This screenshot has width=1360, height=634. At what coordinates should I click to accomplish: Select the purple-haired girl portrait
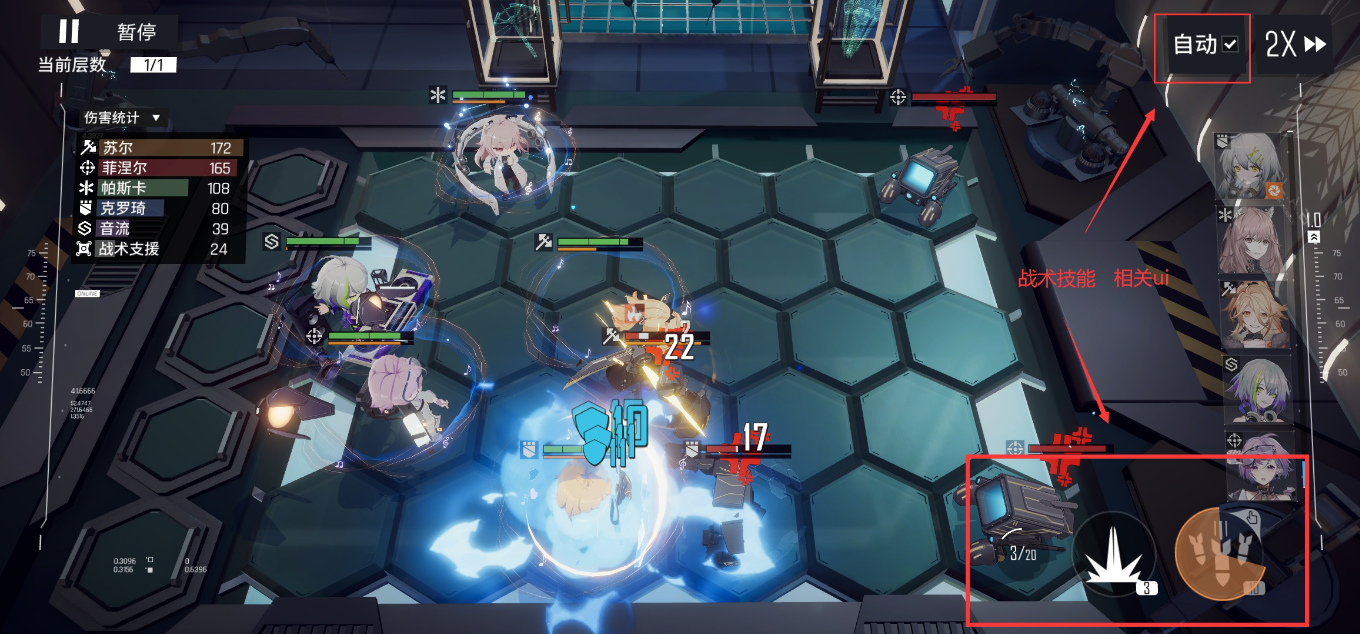click(x=1254, y=465)
